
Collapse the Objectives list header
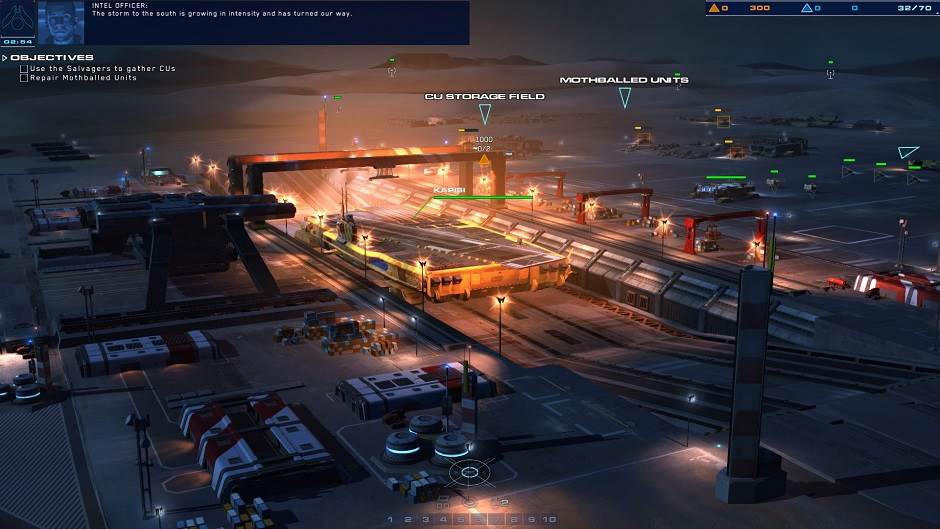click(4, 57)
